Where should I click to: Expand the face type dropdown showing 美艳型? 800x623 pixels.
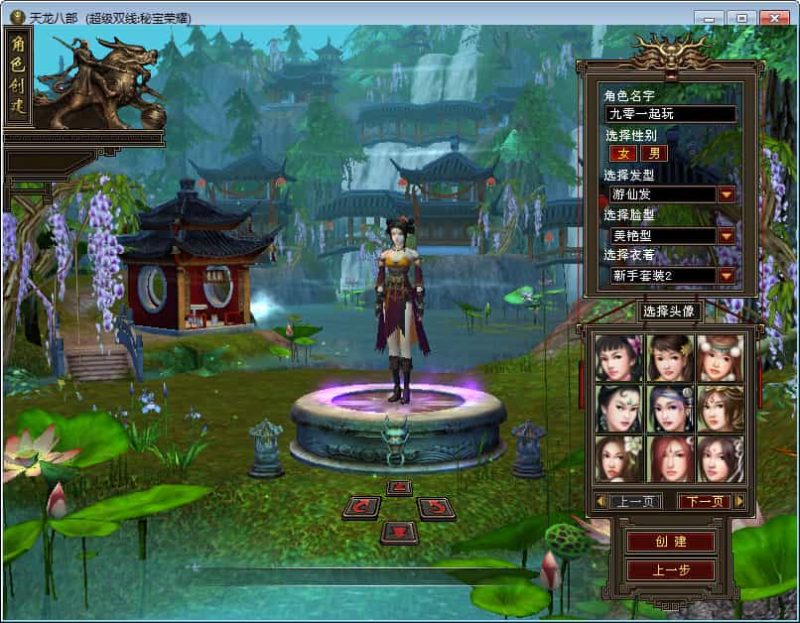click(x=726, y=236)
